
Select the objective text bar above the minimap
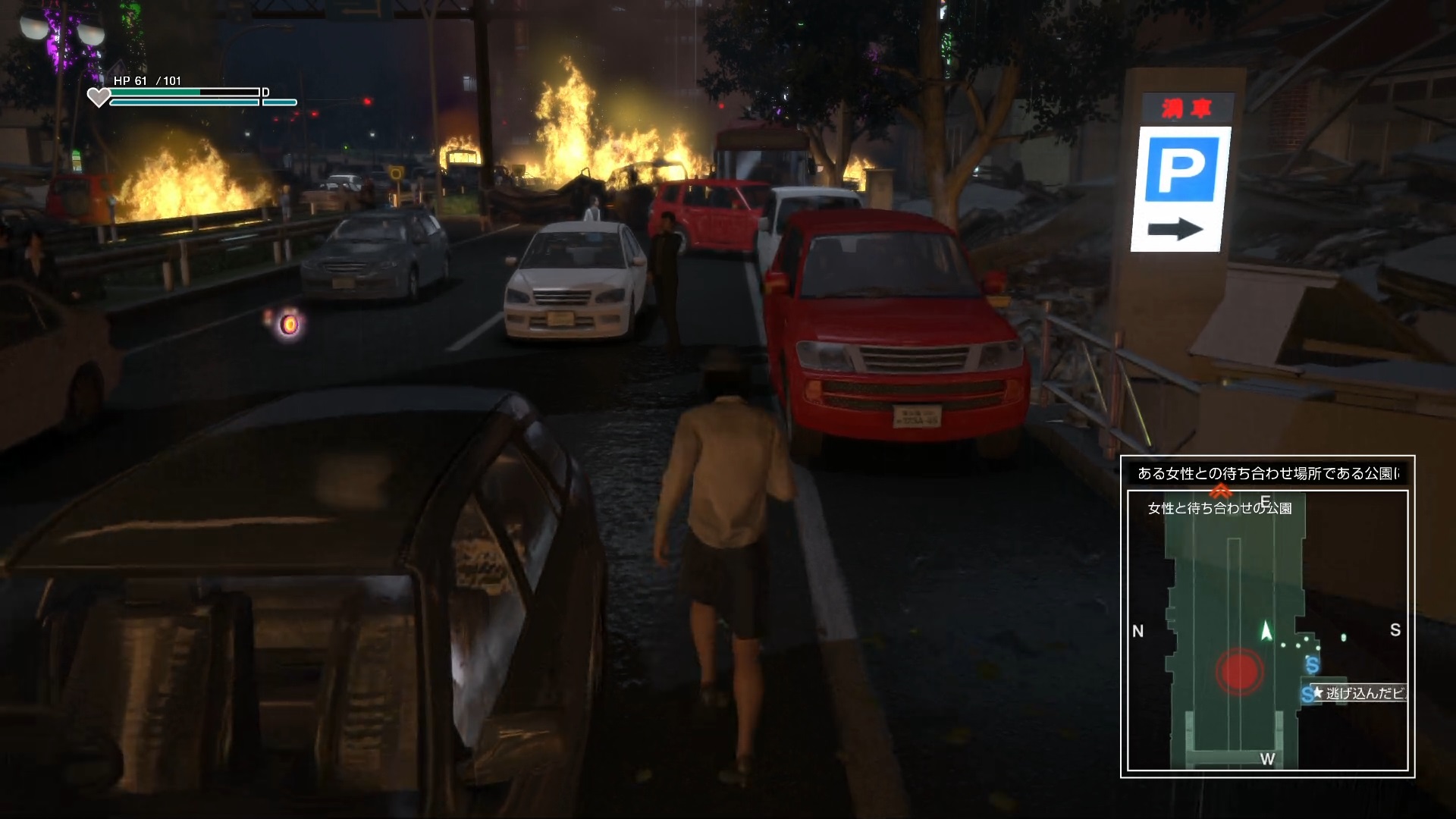[x=1267, y=473]
